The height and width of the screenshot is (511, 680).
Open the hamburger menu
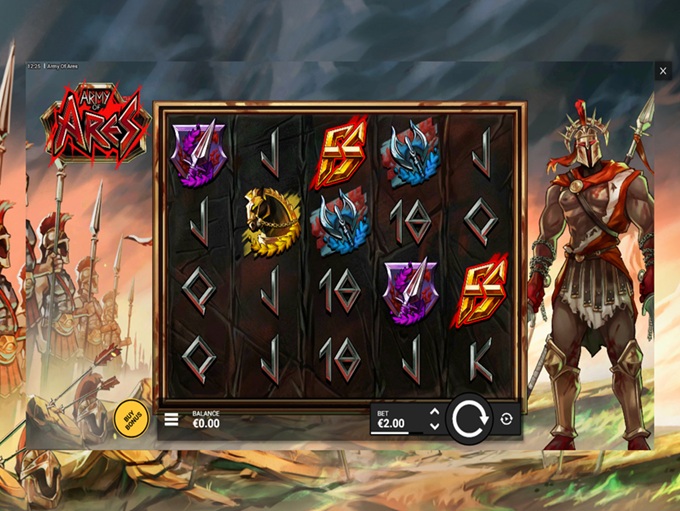click(171, 419)
